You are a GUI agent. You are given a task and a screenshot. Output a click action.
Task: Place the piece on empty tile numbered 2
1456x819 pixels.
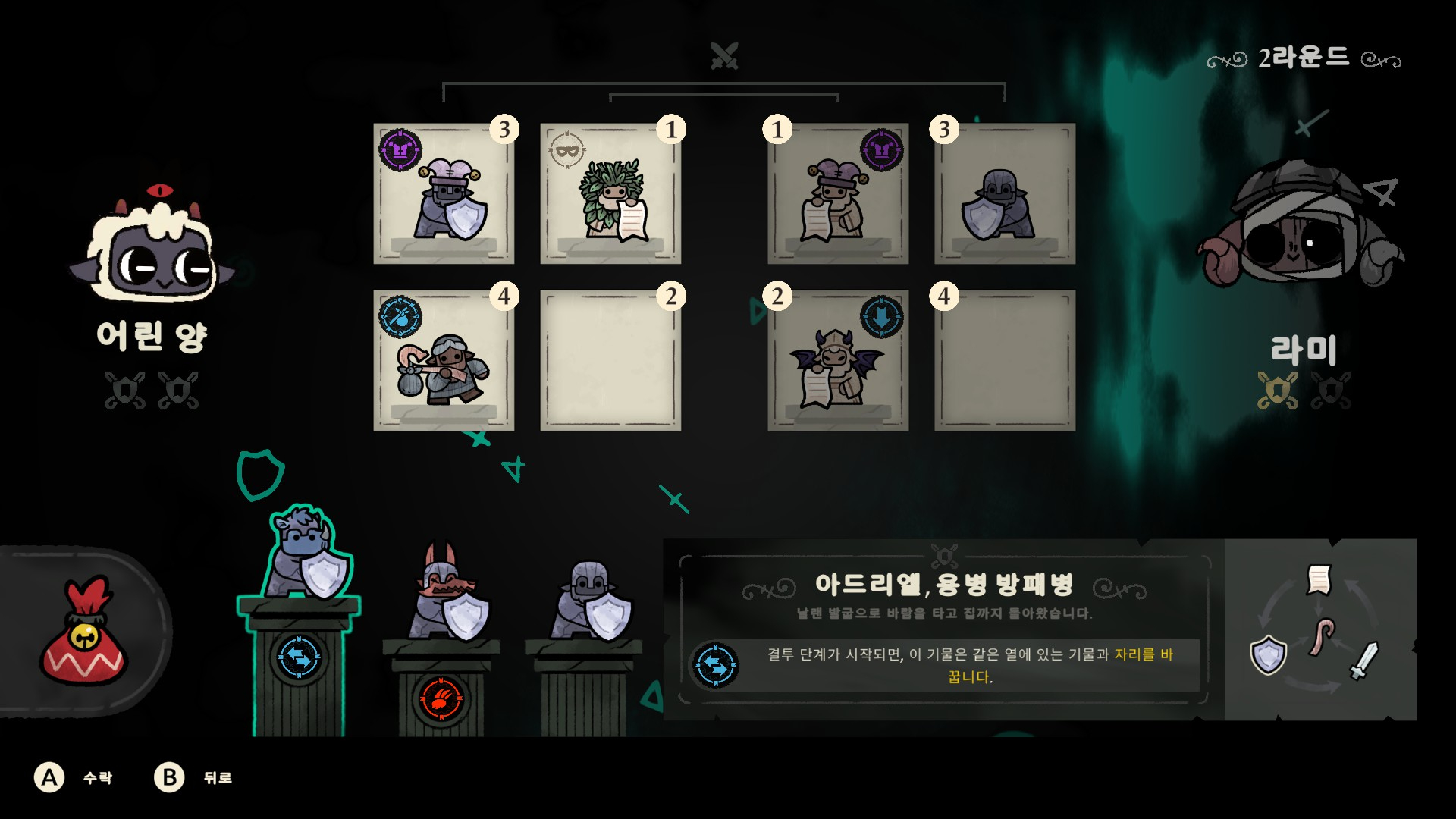[x=610, y=361]
